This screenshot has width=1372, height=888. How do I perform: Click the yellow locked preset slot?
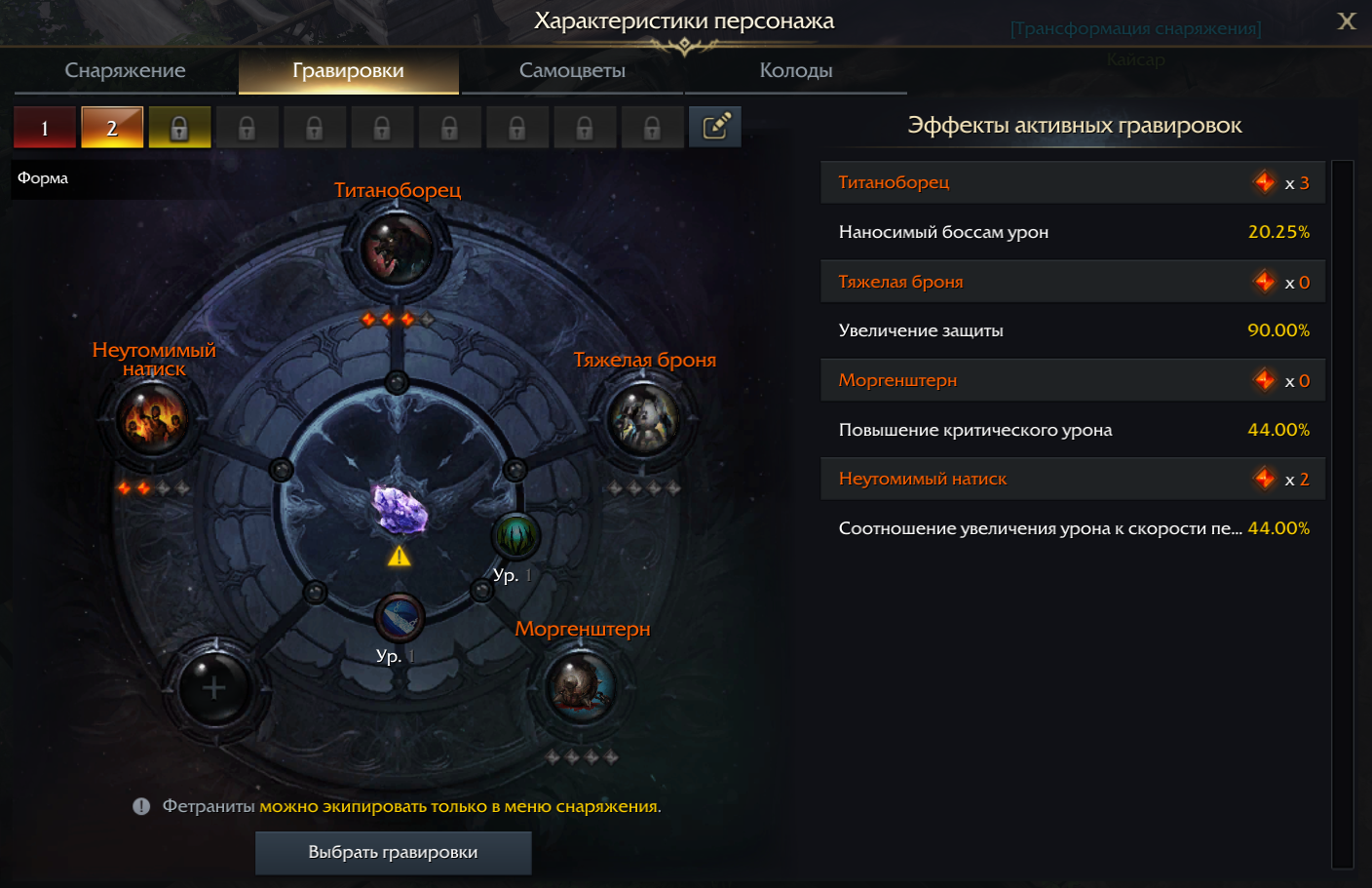tap(179, 128)
